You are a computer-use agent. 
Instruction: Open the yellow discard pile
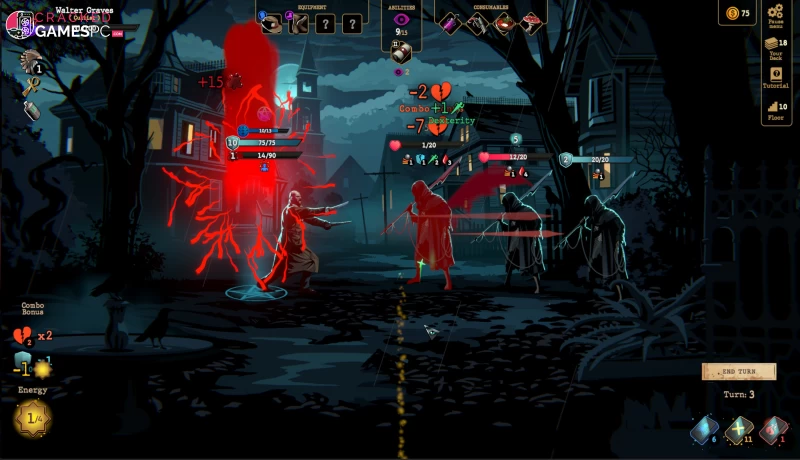pyautogui.click(x=738, y=430)
